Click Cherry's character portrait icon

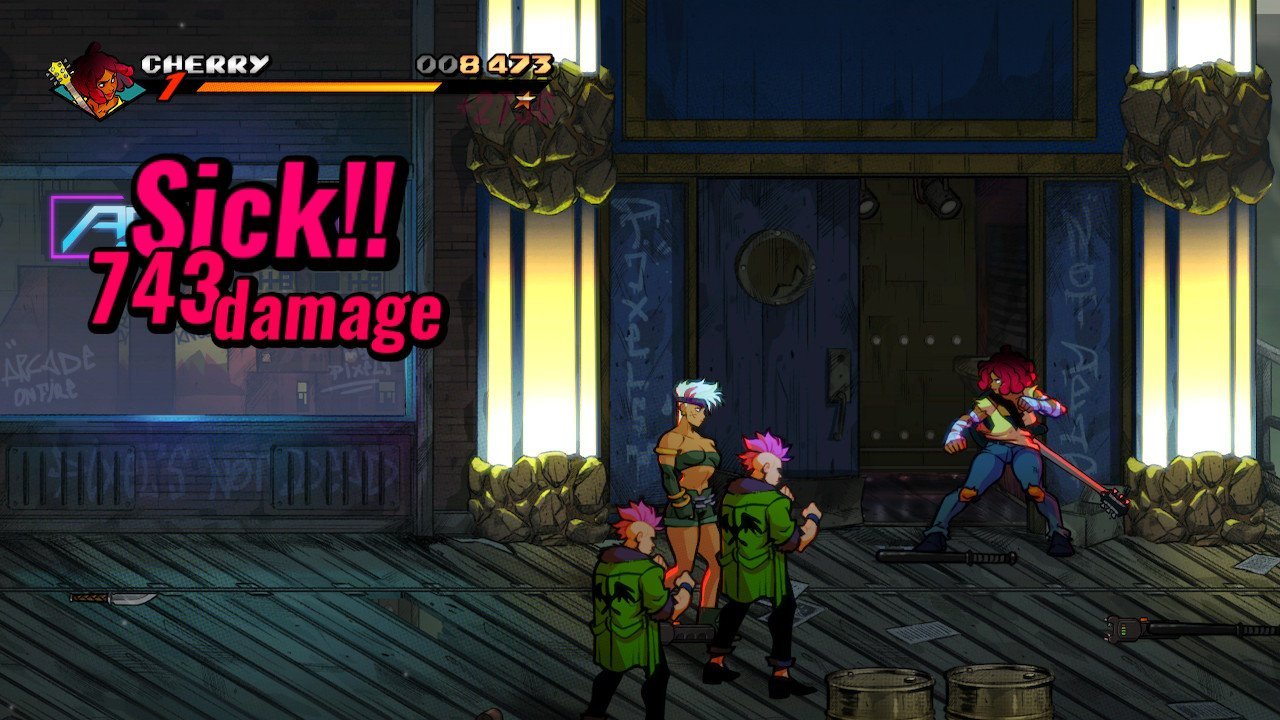point(94,81)
